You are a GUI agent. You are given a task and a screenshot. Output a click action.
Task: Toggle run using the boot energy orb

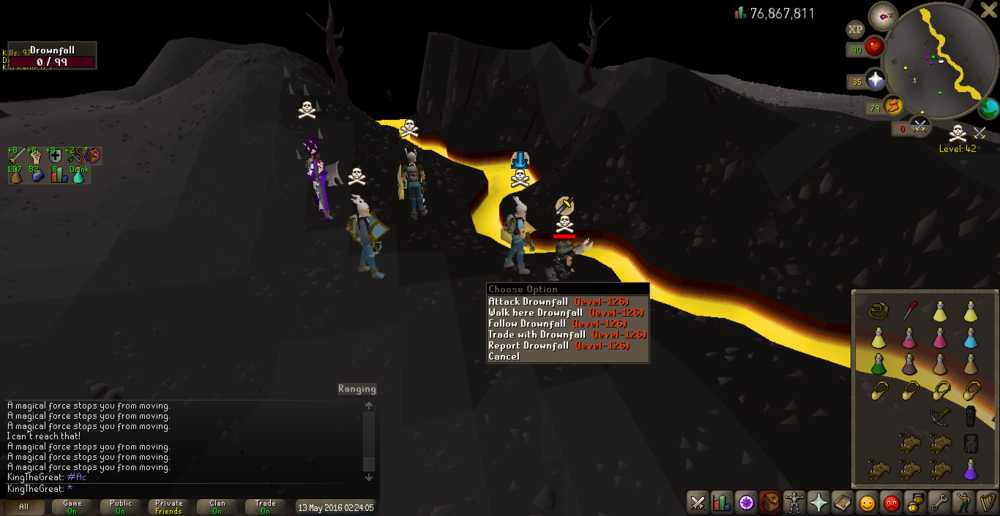click(x=893, y=105)
